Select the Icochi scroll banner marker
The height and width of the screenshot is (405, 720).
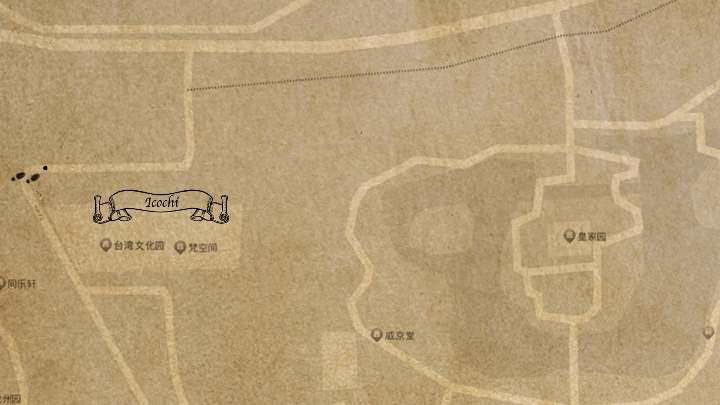coord(161,205)
